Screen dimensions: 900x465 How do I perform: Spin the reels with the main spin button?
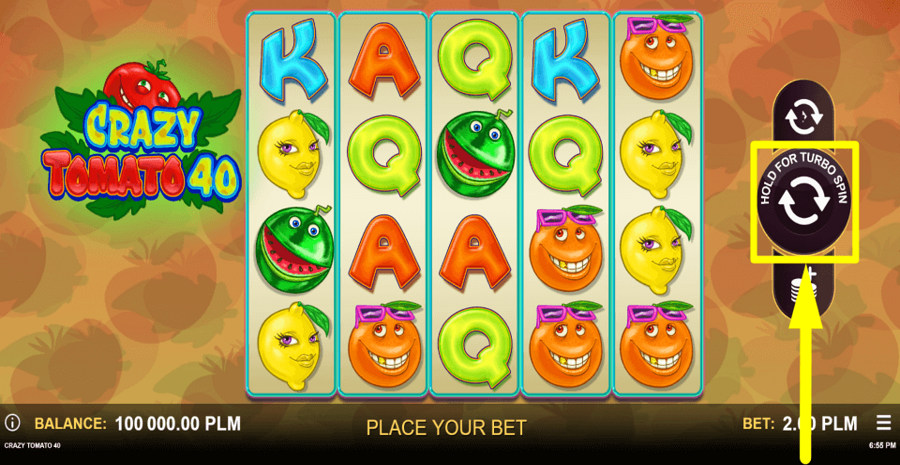click(x=805, y=203)
